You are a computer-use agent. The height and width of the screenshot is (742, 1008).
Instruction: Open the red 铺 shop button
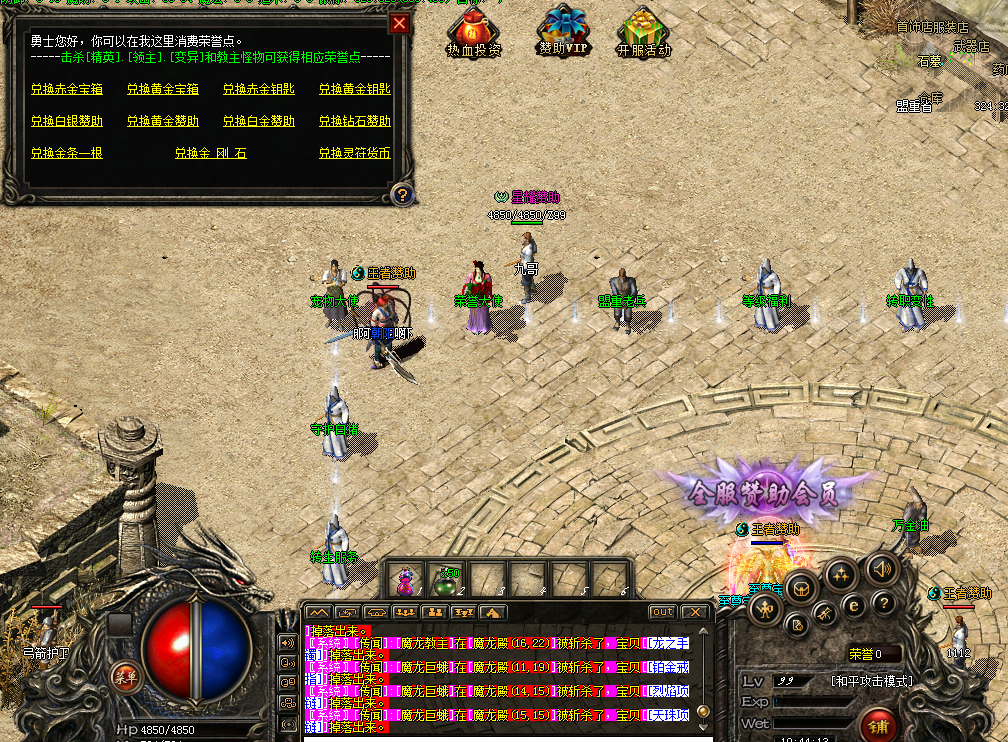(879, 722)
